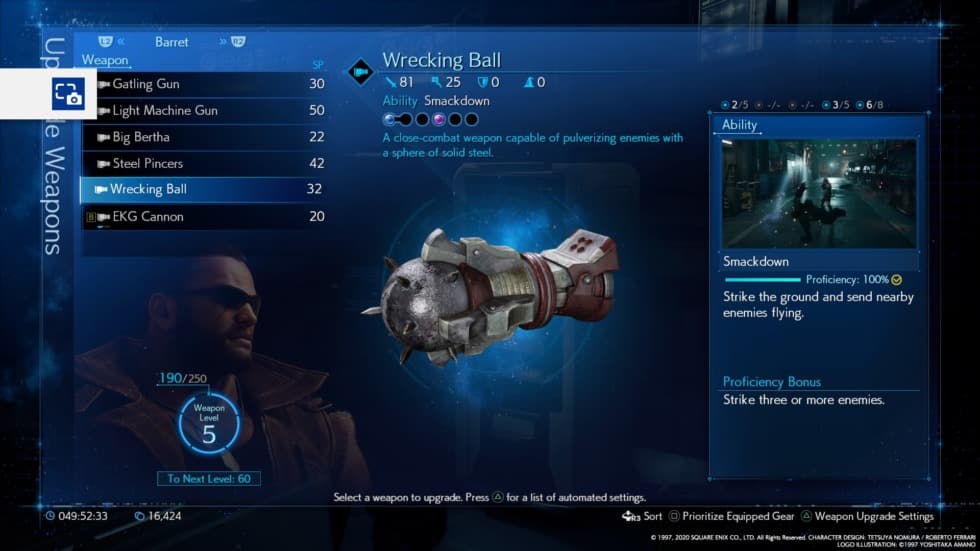Switch to the next character after Barret
This screenshot has width=980, height=551.
point(230,42)
